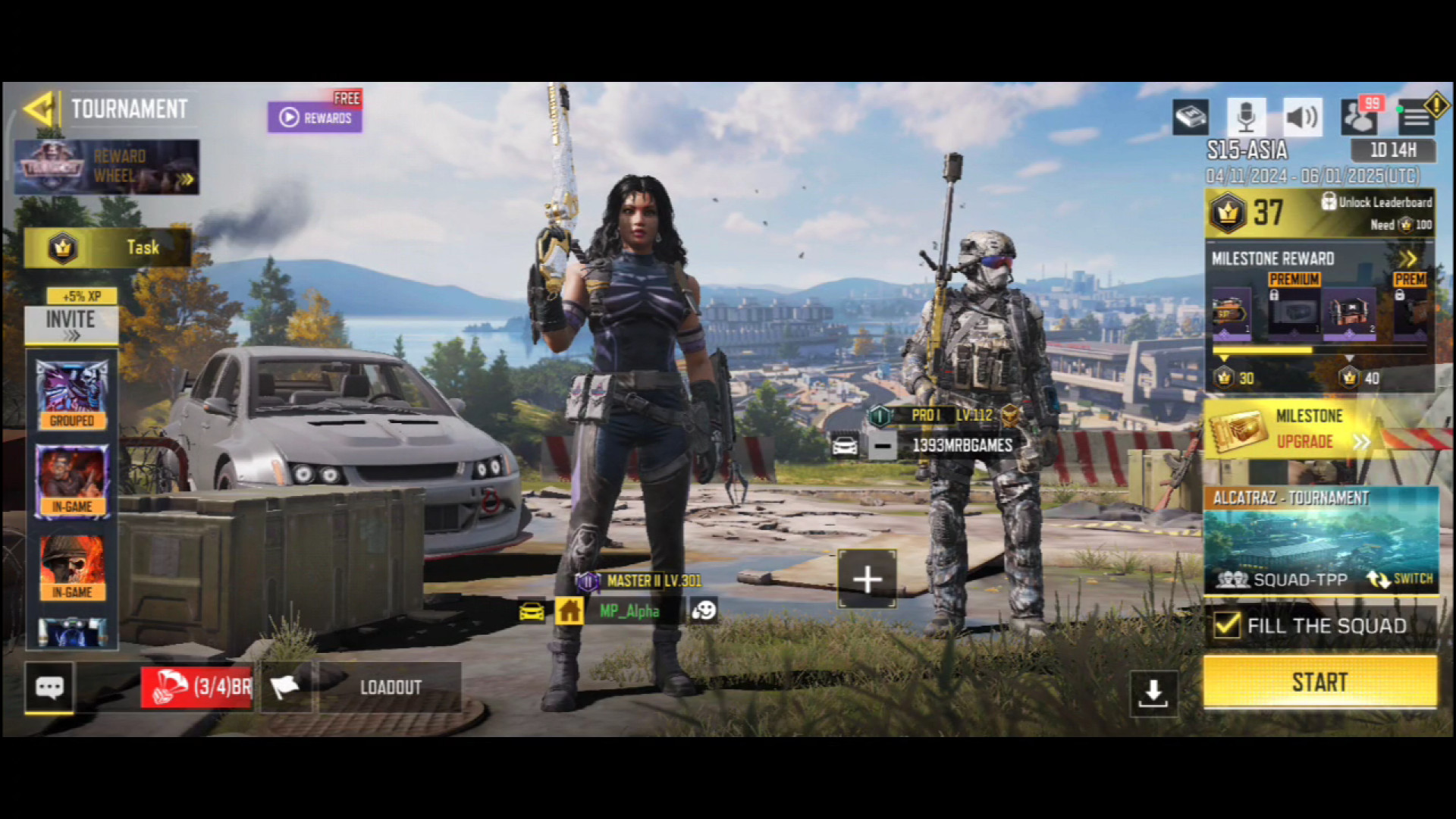Screen dimensions: 1456x819
Task: Open the chat message box
Action: click(x=50, y=687)
